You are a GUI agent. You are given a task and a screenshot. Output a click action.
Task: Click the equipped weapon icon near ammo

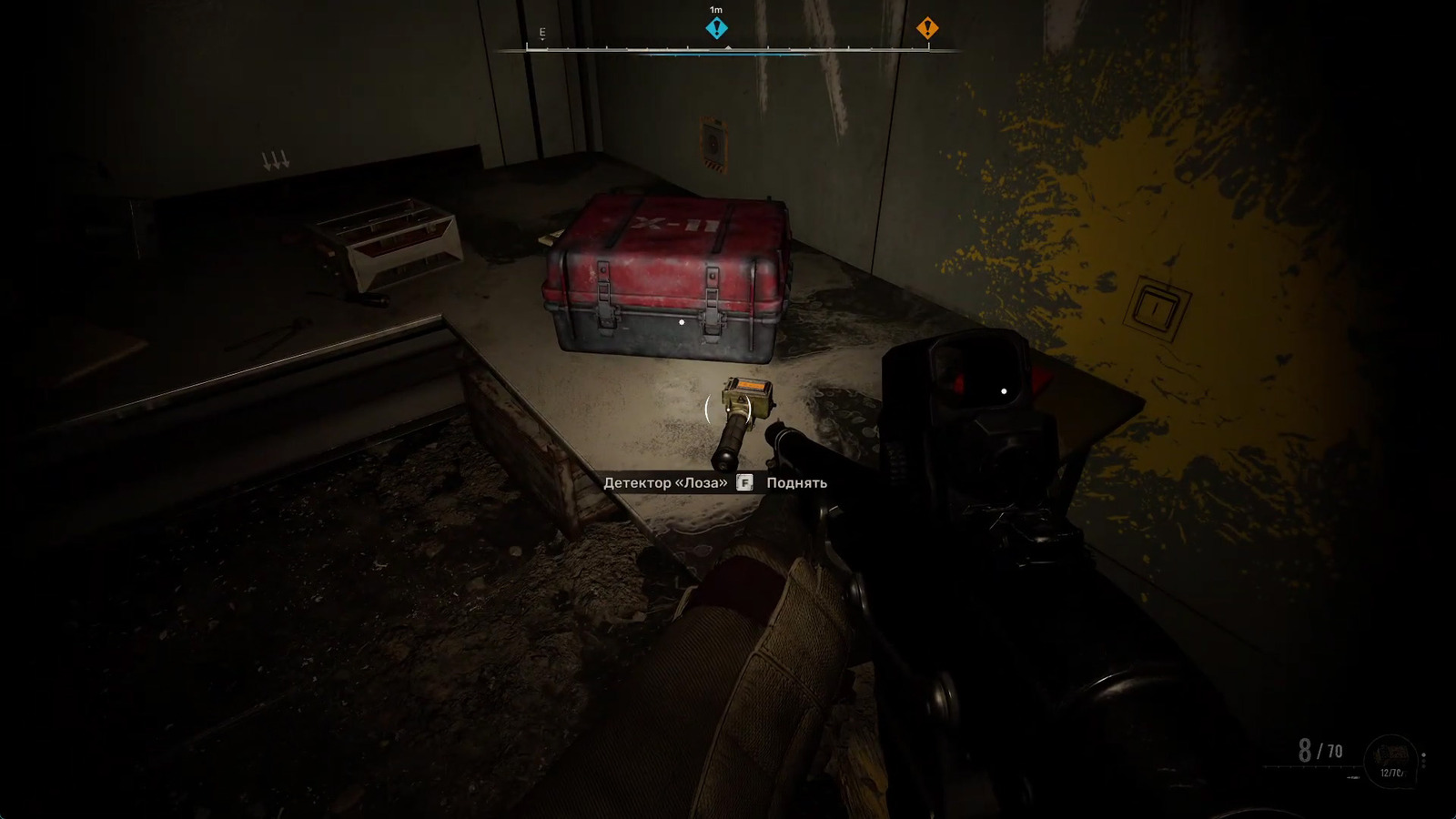(1392, 757)
